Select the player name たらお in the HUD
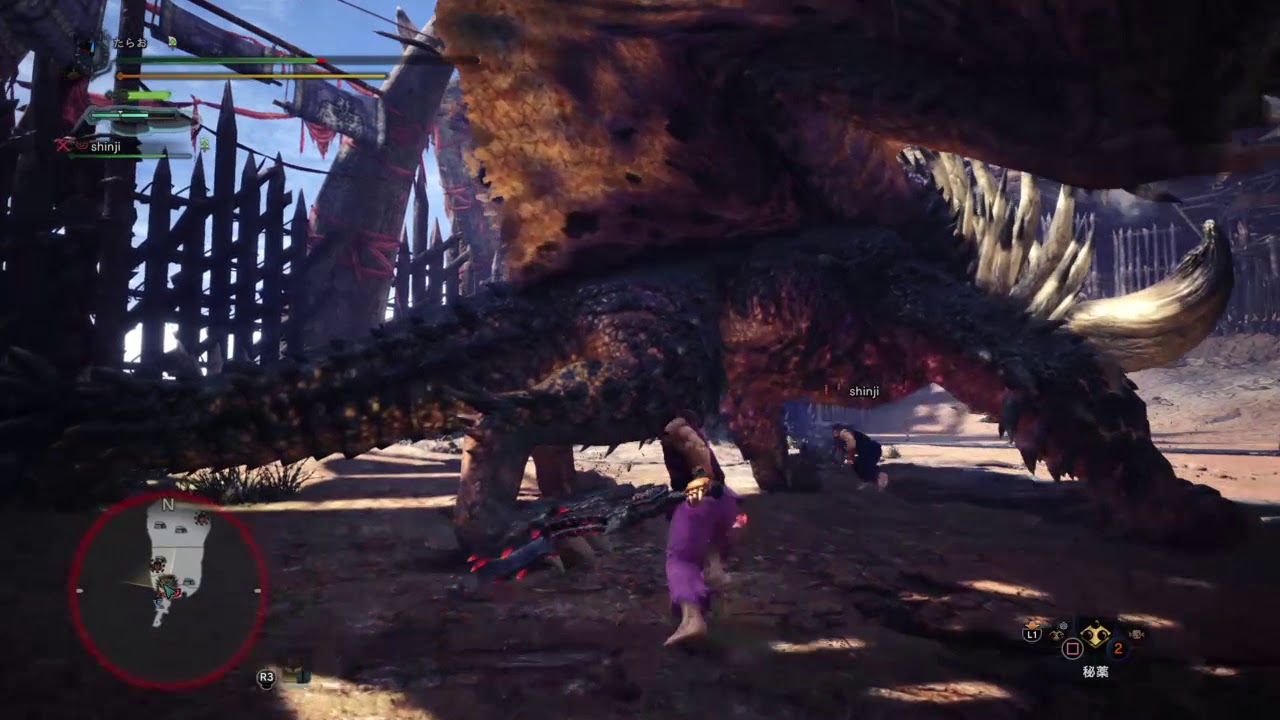1280x720 pixels. pos(130,43)
